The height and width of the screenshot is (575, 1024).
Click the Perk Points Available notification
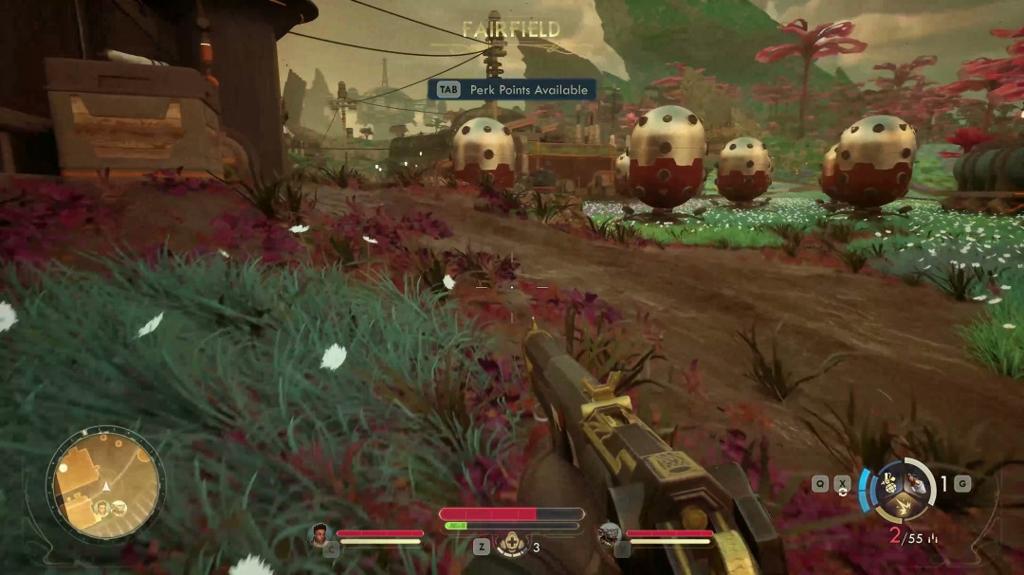[x=512, y=90]
